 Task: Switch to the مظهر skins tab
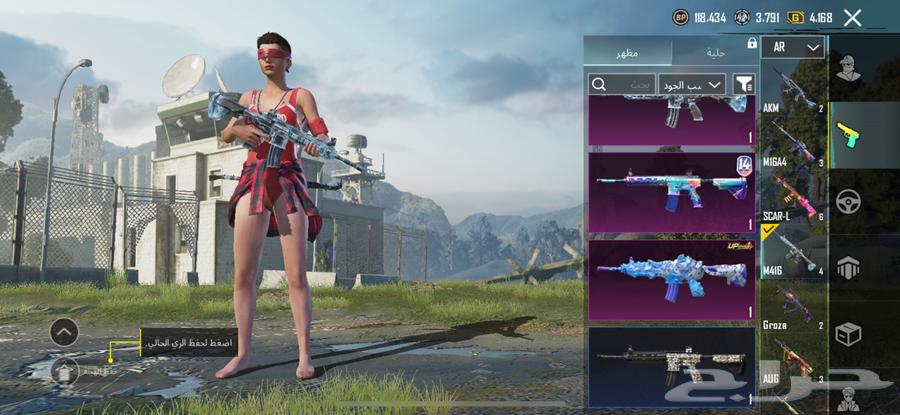627,51
